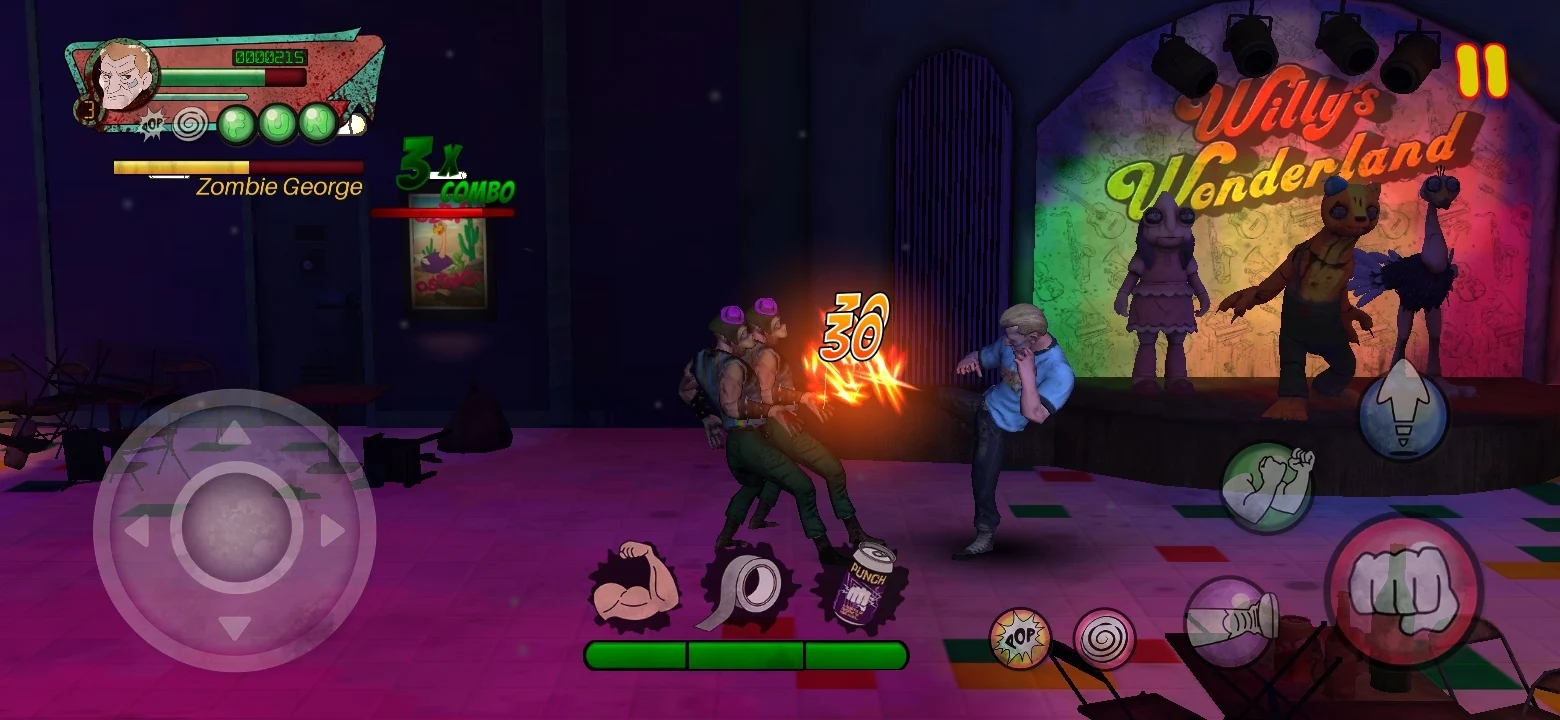Tap the red fist punch button
The height and width of the screenshot is (720, 1560).
[x=1403, y=590]
